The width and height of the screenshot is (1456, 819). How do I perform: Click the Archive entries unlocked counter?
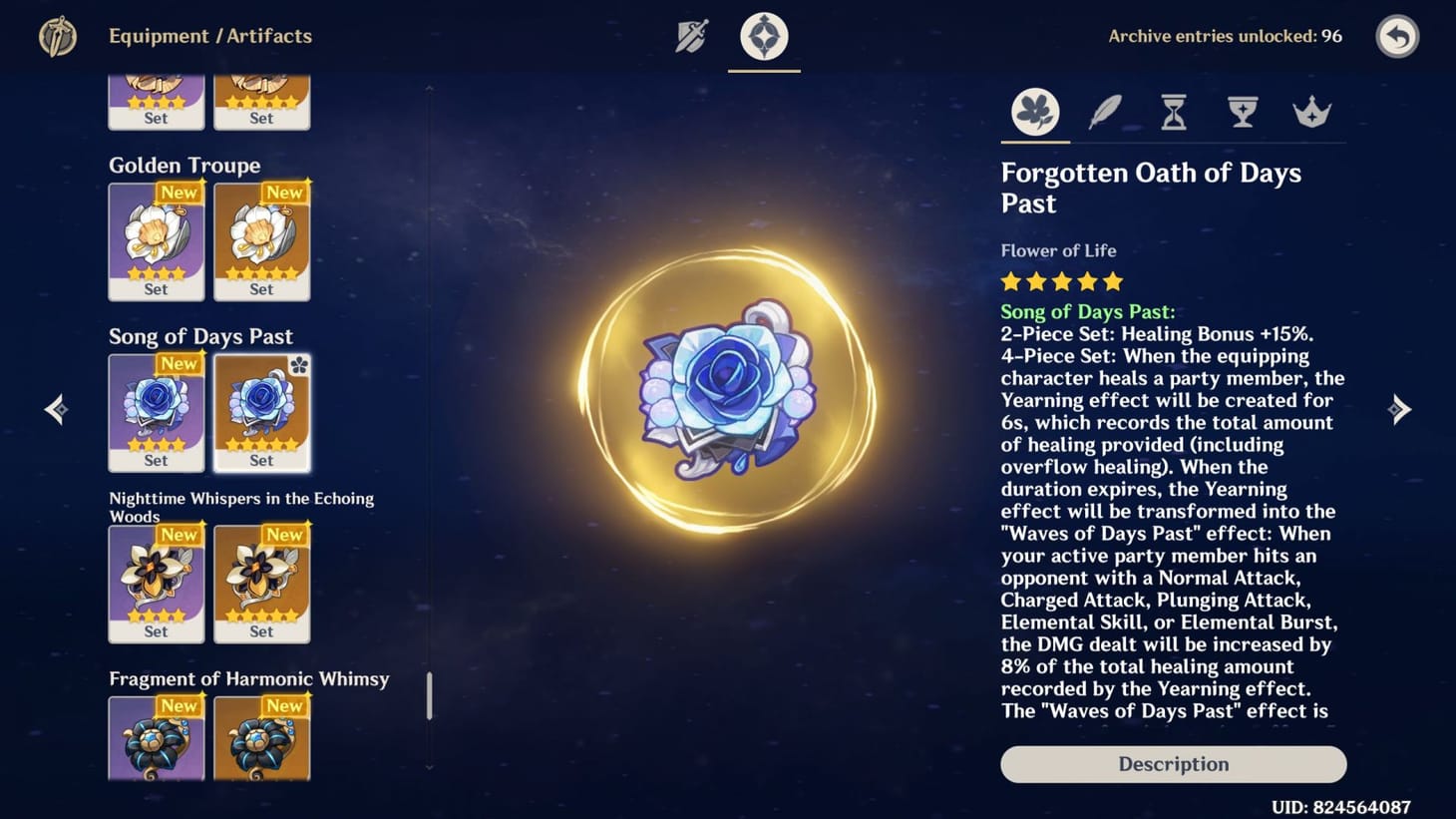point(1225,36)
